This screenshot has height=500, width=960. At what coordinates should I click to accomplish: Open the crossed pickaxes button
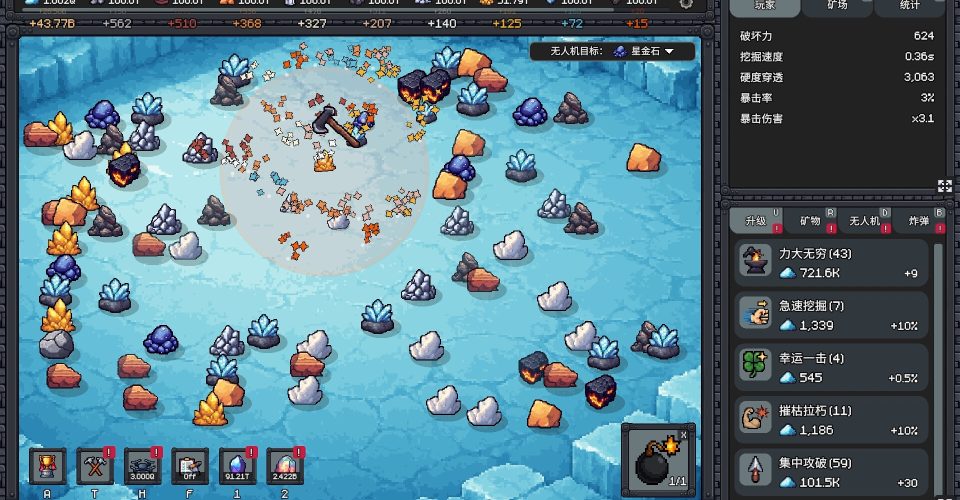(96, 465)
